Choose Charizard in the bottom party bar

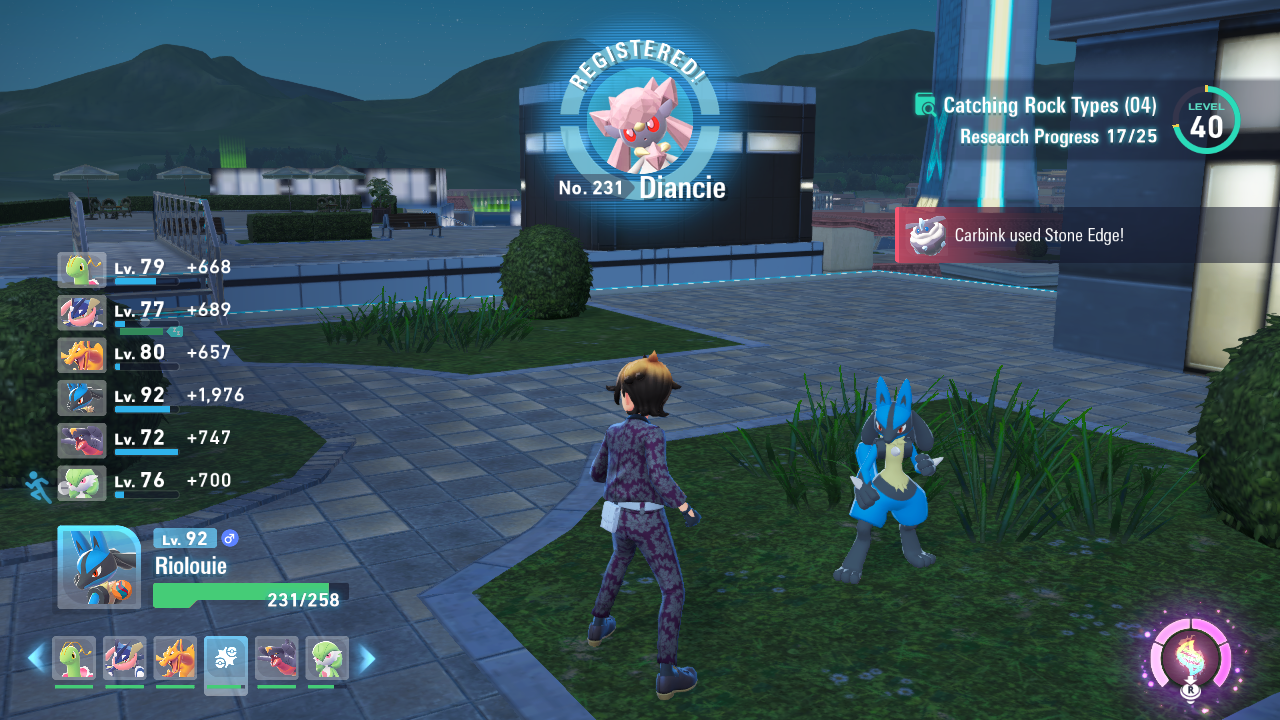pyautogui.click(x=175, y=658)
